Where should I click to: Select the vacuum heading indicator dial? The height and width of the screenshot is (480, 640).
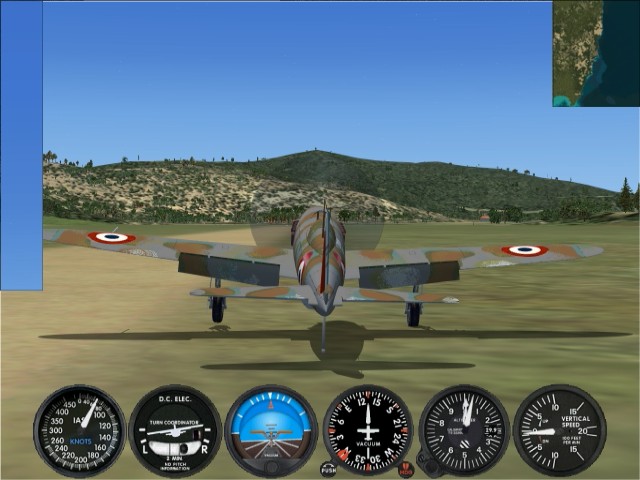pyautogui.click(x=368, y=430)
